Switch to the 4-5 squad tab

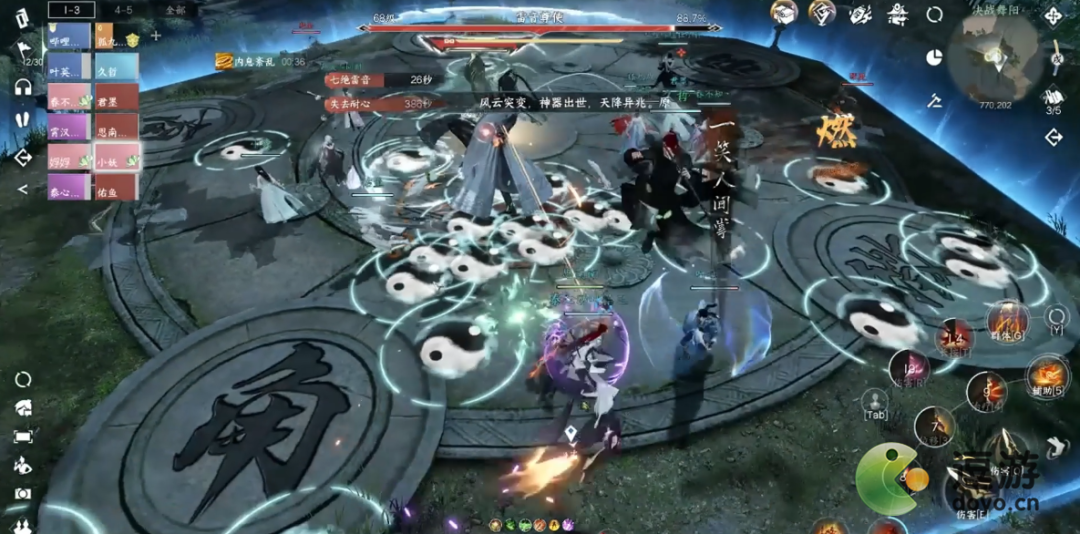click(123, 9)
